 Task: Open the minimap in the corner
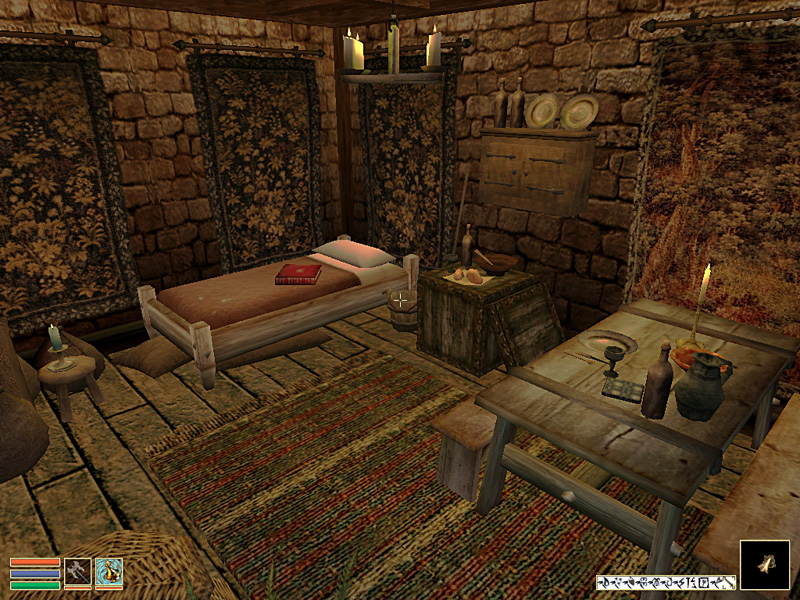765,565
